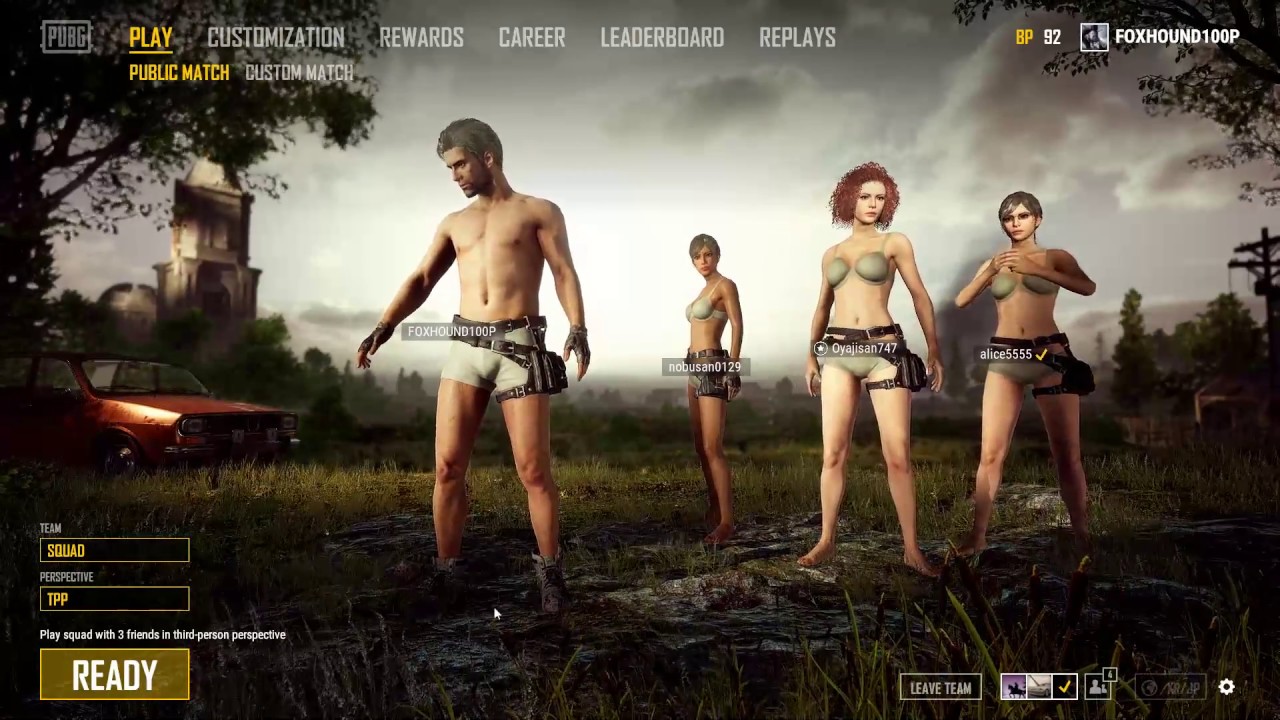Open the TEAM dropdown showing SQUAD
The width and height of the screenshot is (1280, 720).
tap(114, 550)
